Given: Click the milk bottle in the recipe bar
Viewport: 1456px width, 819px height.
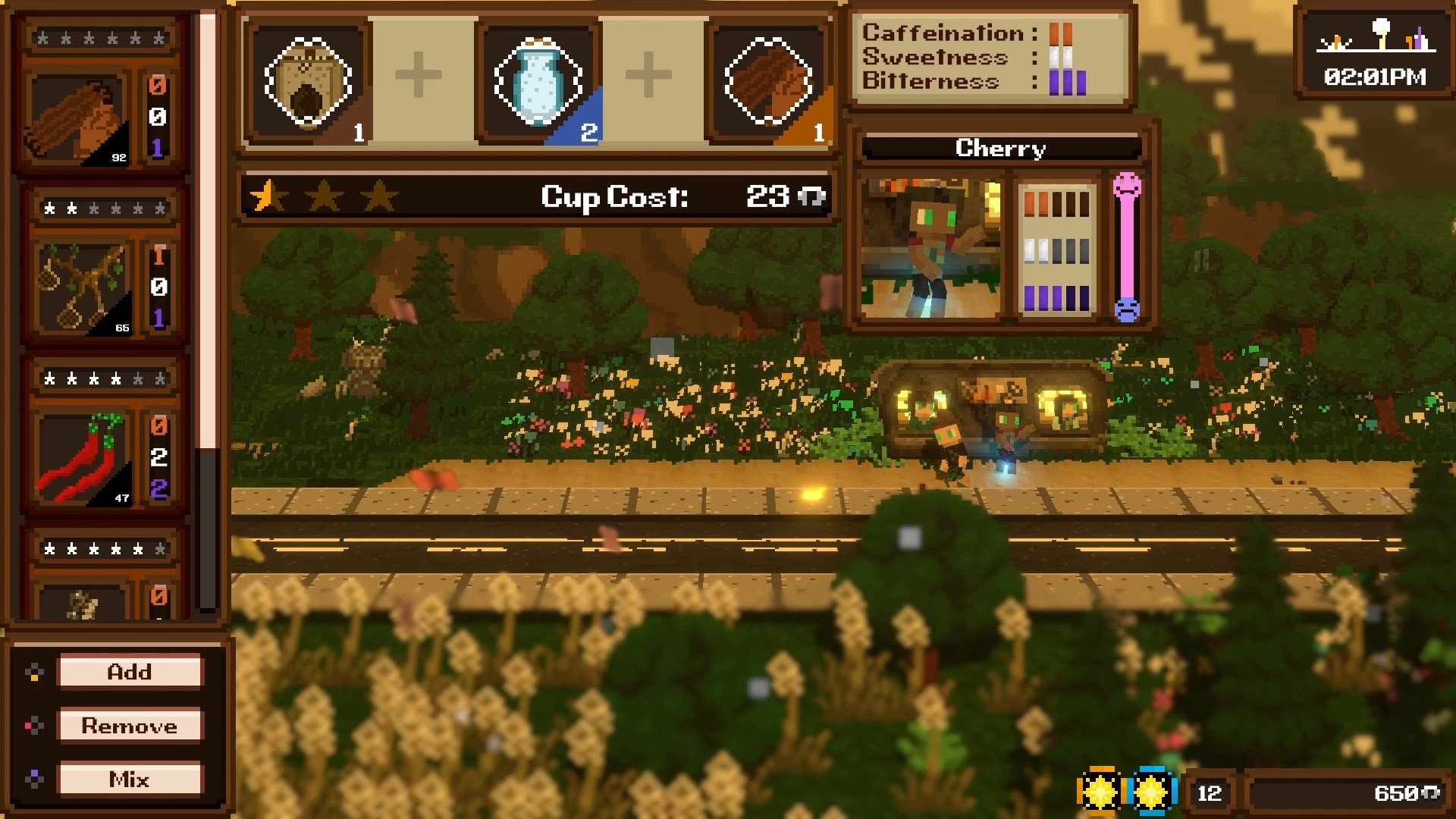Looking at the screenshot, I should tap(538, 80).
